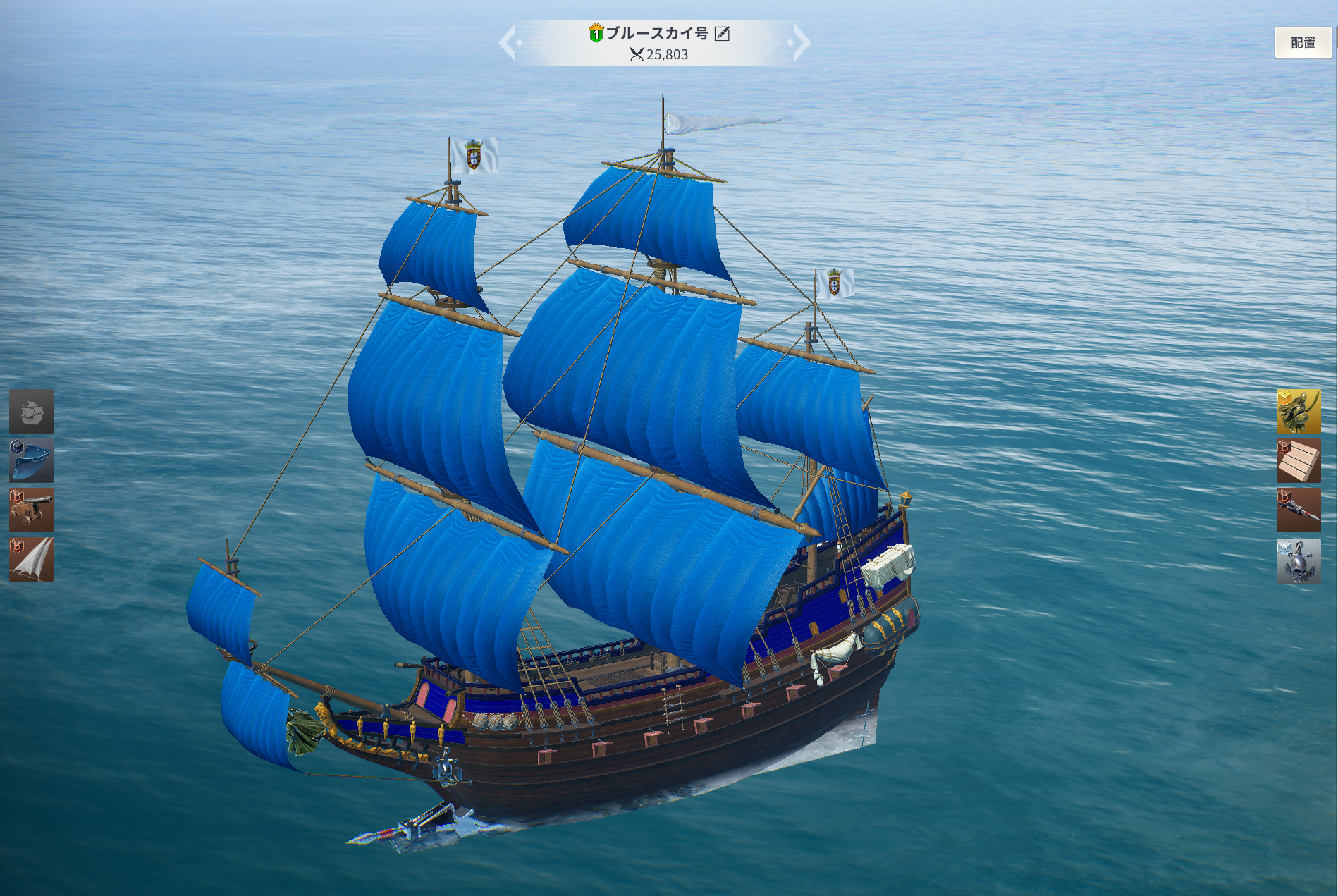Open the cannon equipment slot
Viewport: 1338px width, 896px height.
tap(31, 510)
